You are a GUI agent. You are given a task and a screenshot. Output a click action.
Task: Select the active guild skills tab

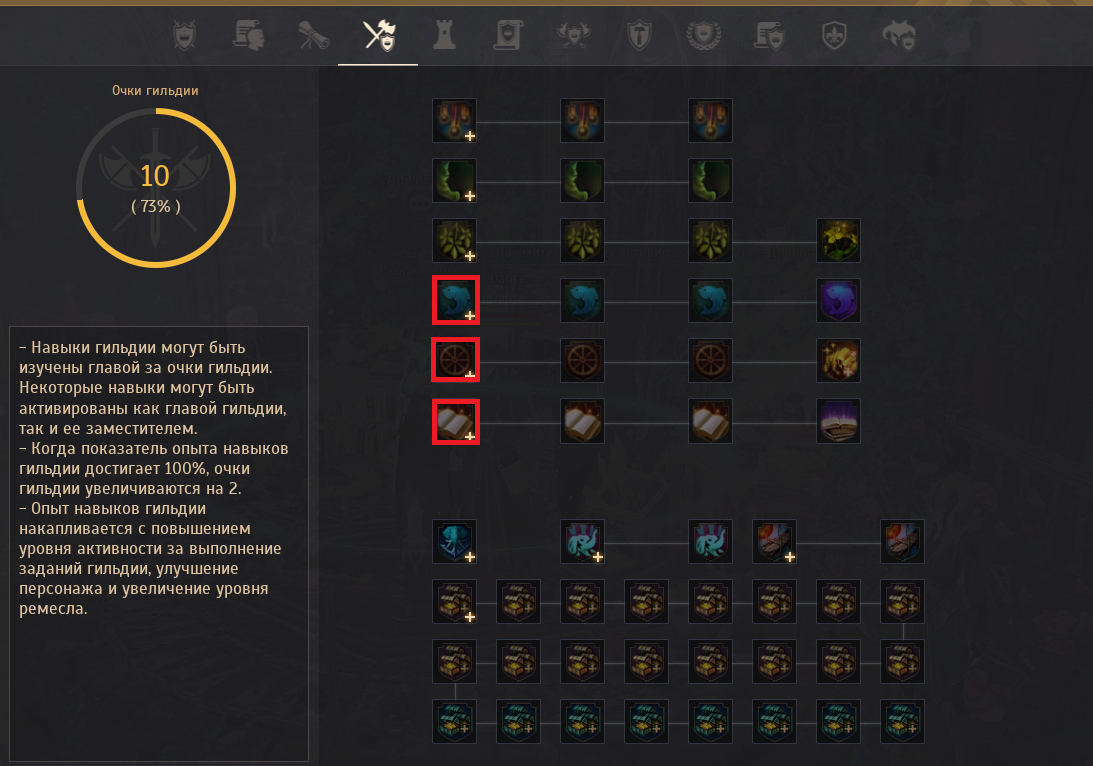tap(378, 36)
